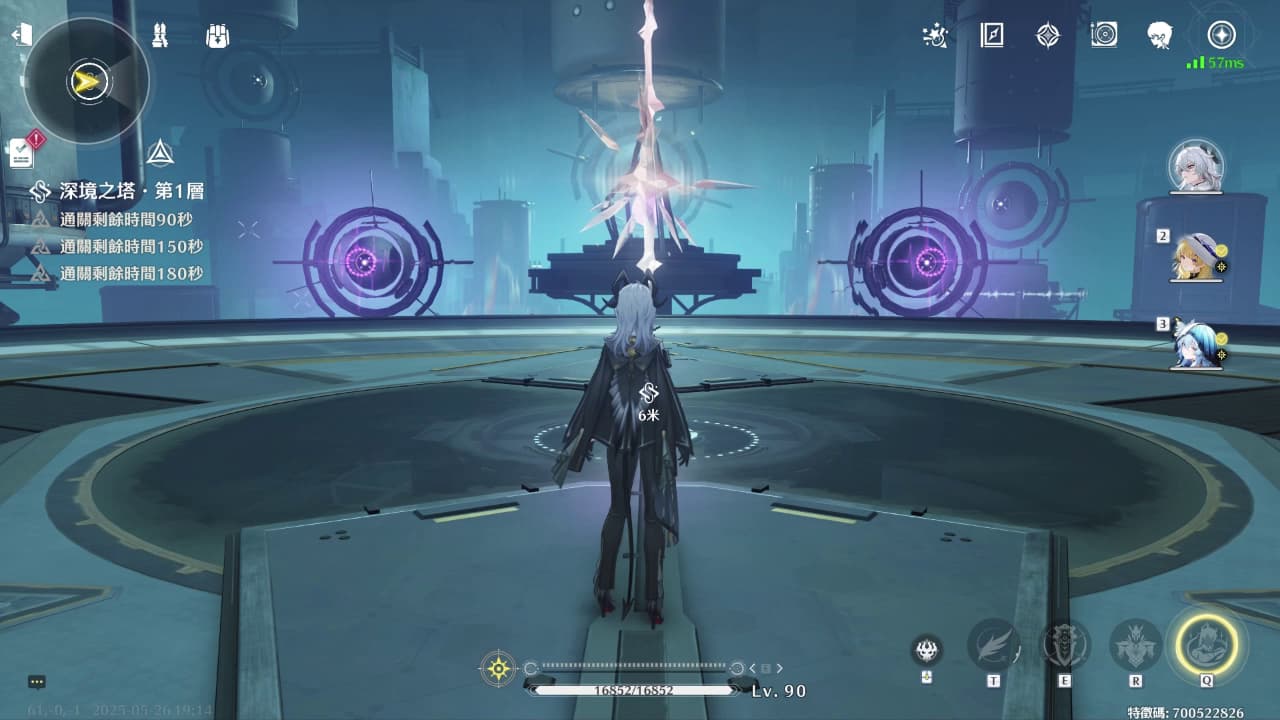This screenshot has height=720, width=1280.
Task: Click the exit door icon
Action: pyautogui.click(x=21, y=35)
